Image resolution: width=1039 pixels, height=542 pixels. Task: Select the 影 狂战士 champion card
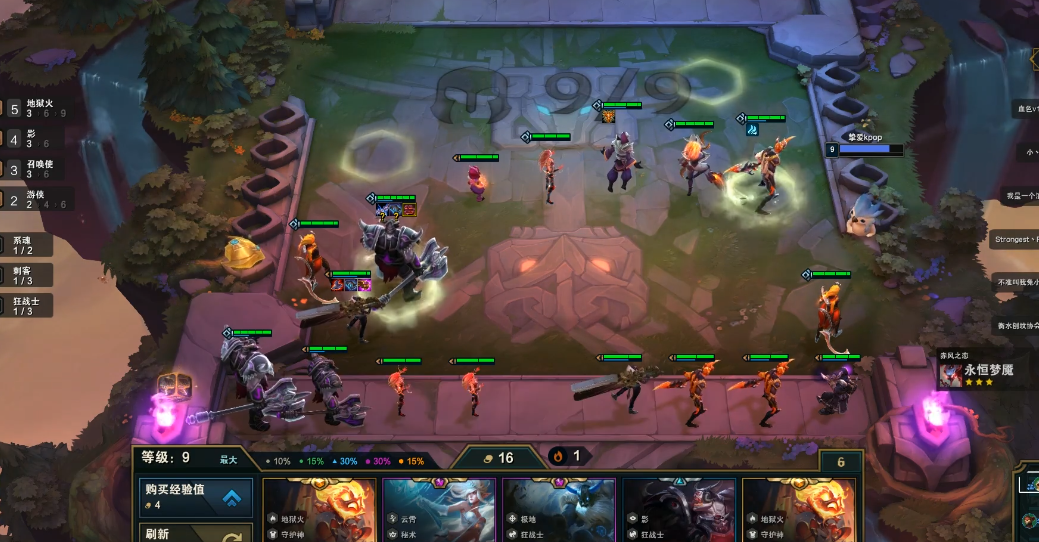(679, 510)
